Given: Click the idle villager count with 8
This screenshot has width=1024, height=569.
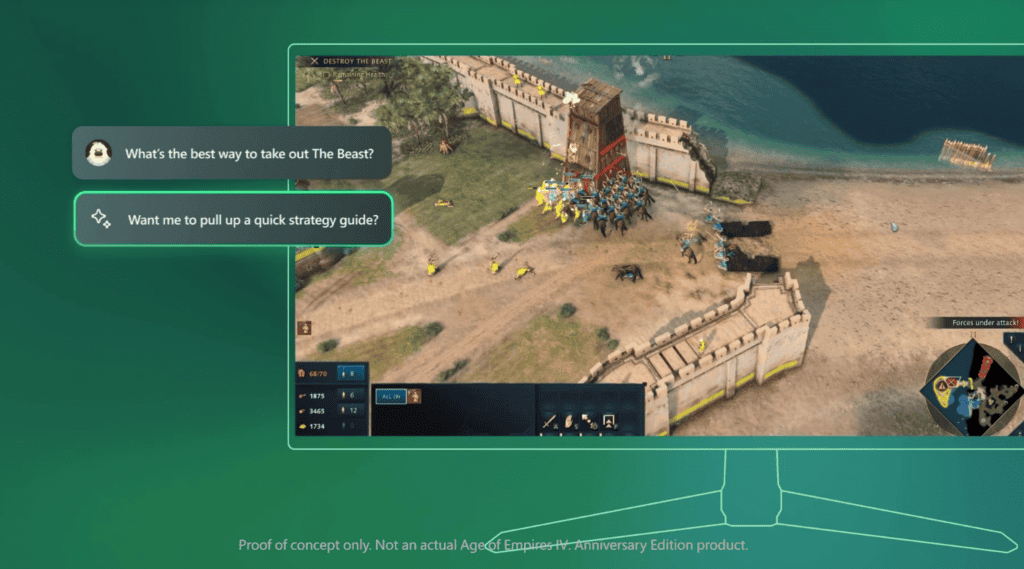Looking at the screenshot, I should click(351, 374).
